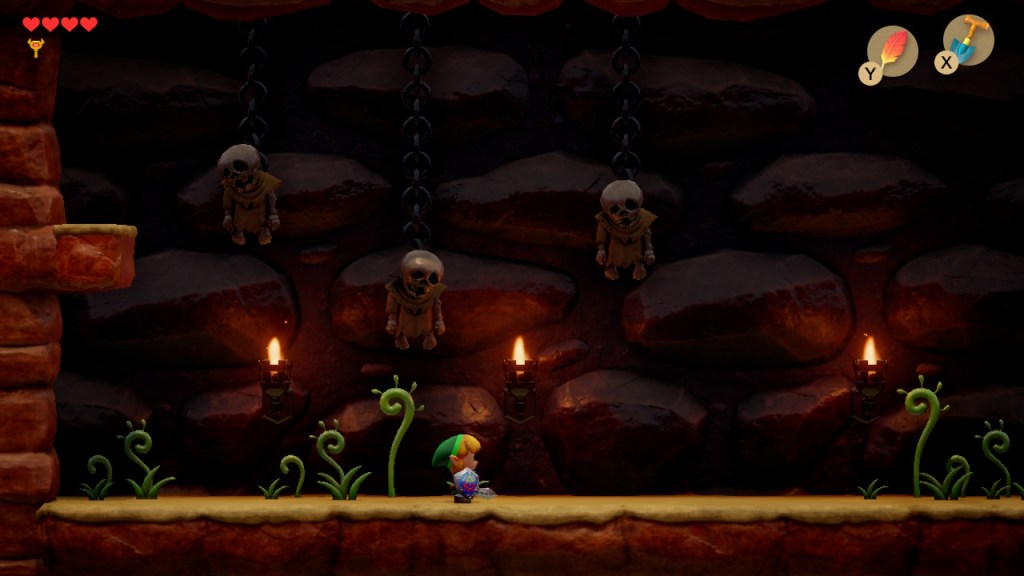Activate the blue shovel item slot
This screenshot has width=1024, height=576.
tap(967, 41)
